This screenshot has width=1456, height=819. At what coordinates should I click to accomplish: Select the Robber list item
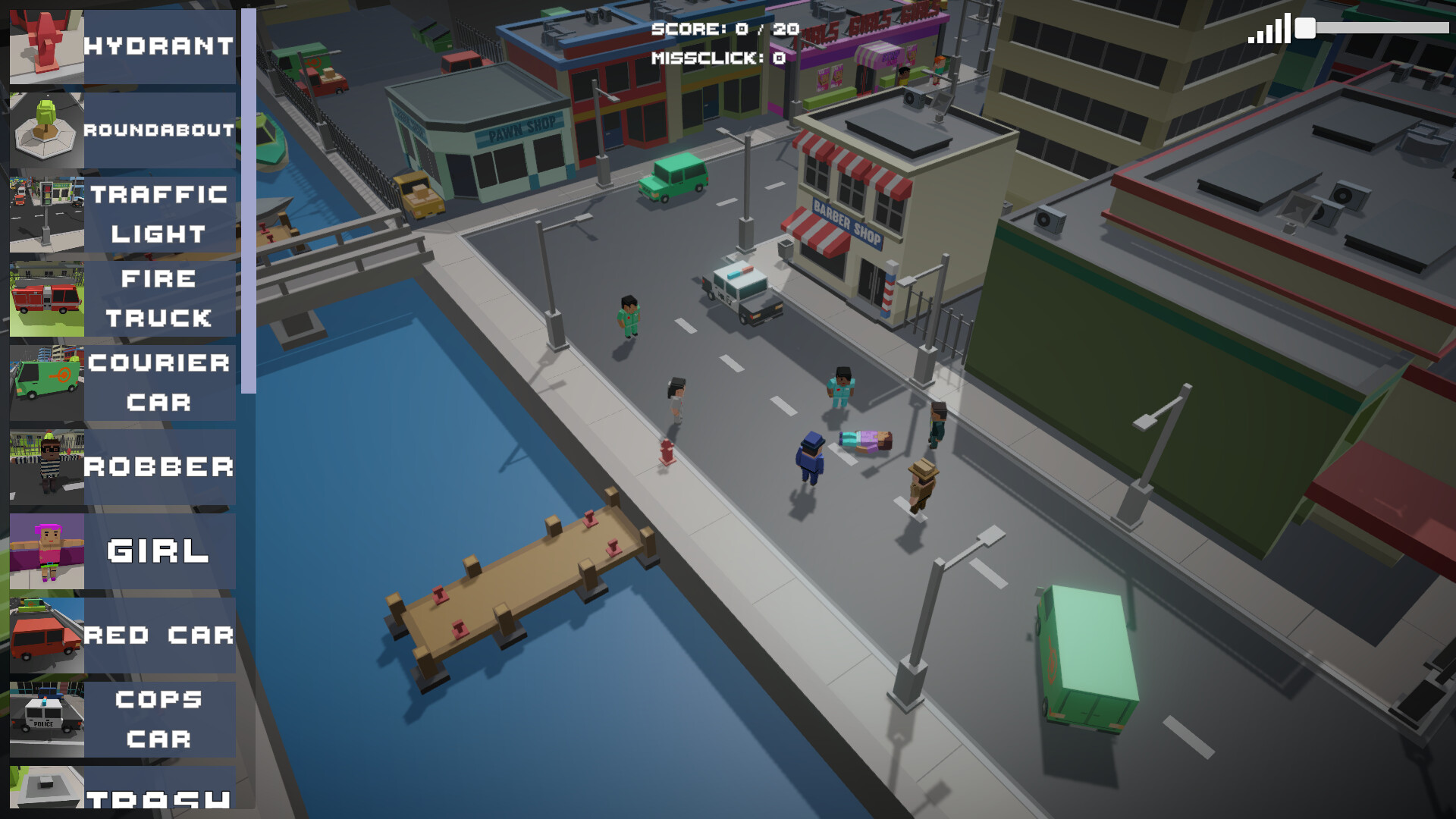pos(123,467)
